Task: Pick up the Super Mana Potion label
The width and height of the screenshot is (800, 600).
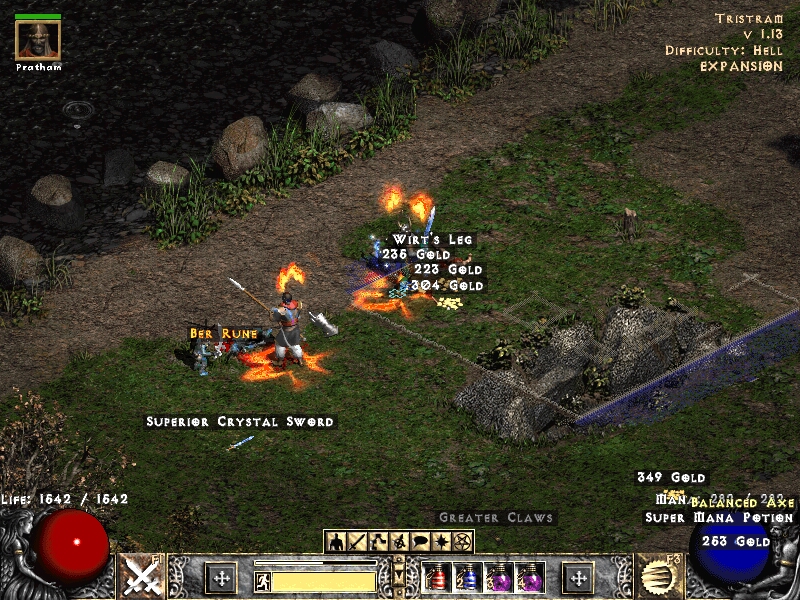Action: (719, 518)
